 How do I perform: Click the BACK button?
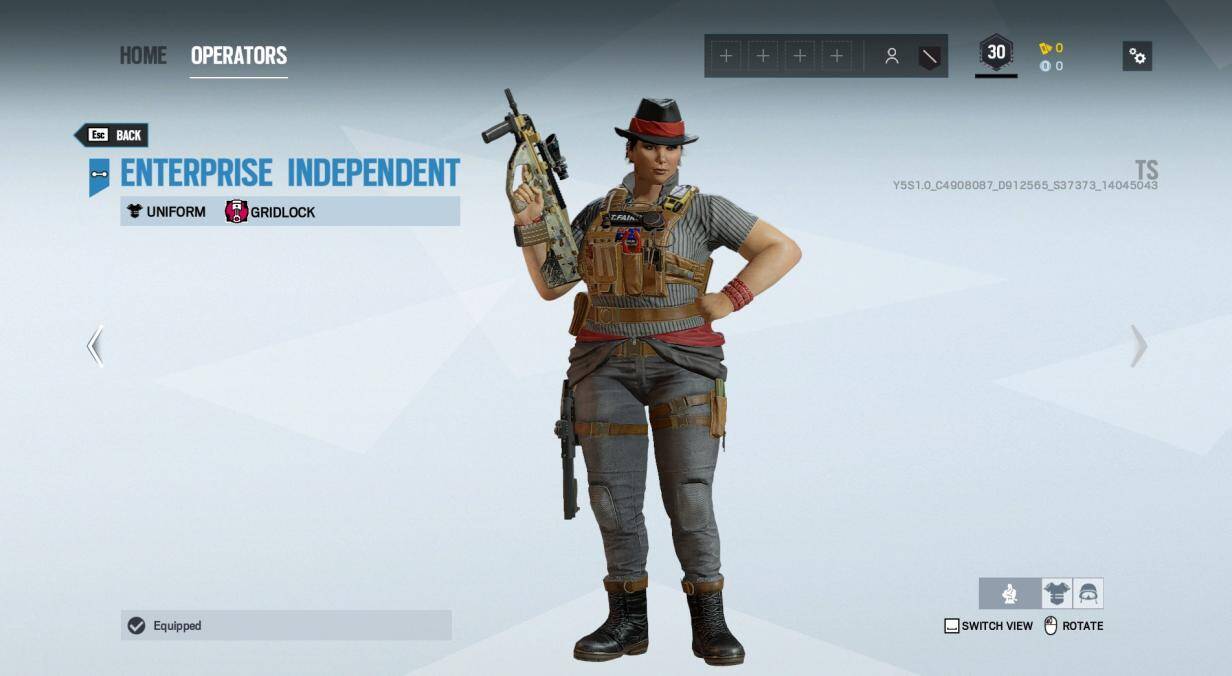click(113, 135)
